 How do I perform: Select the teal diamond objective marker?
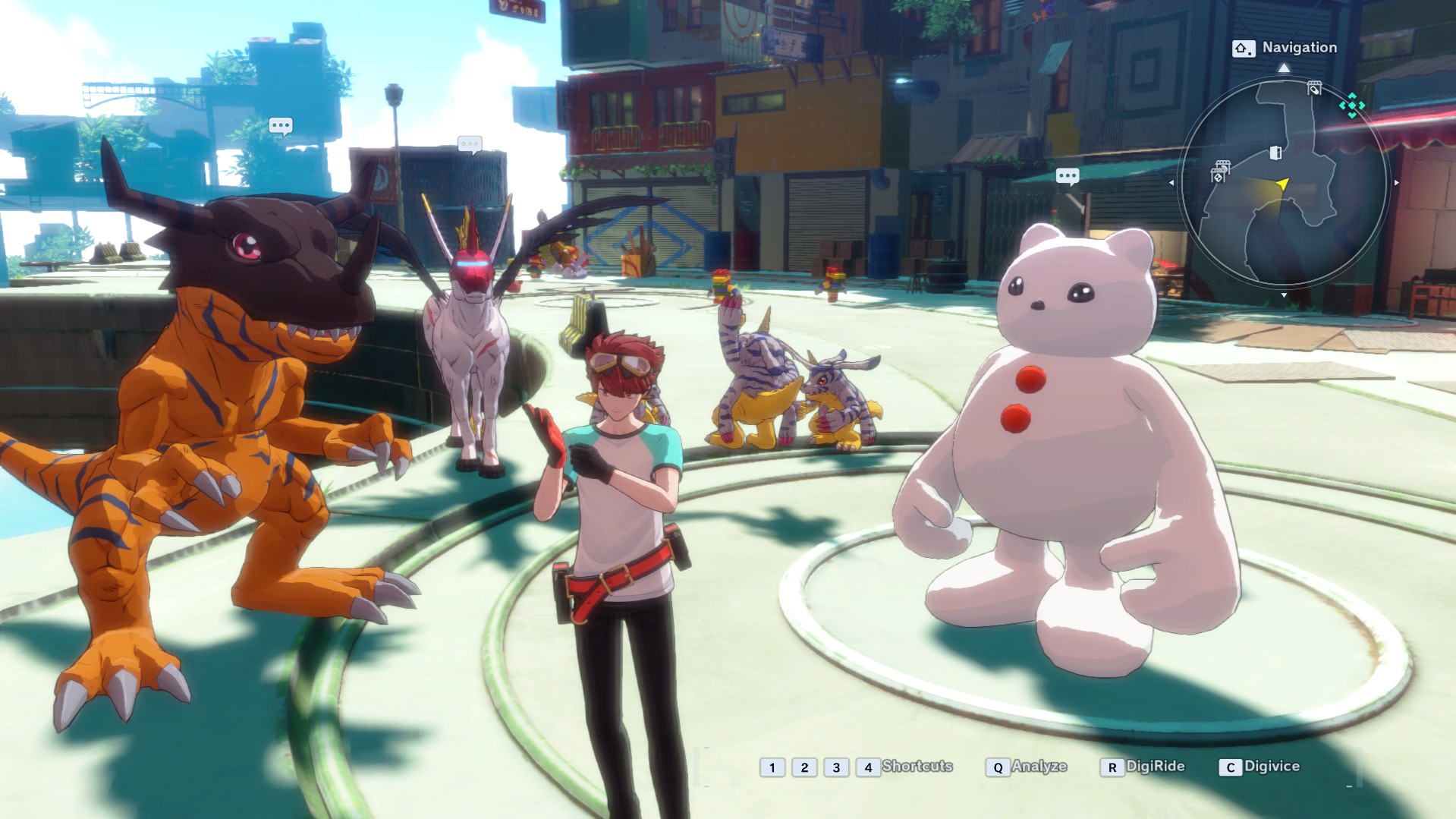[x=1352, y=106]
